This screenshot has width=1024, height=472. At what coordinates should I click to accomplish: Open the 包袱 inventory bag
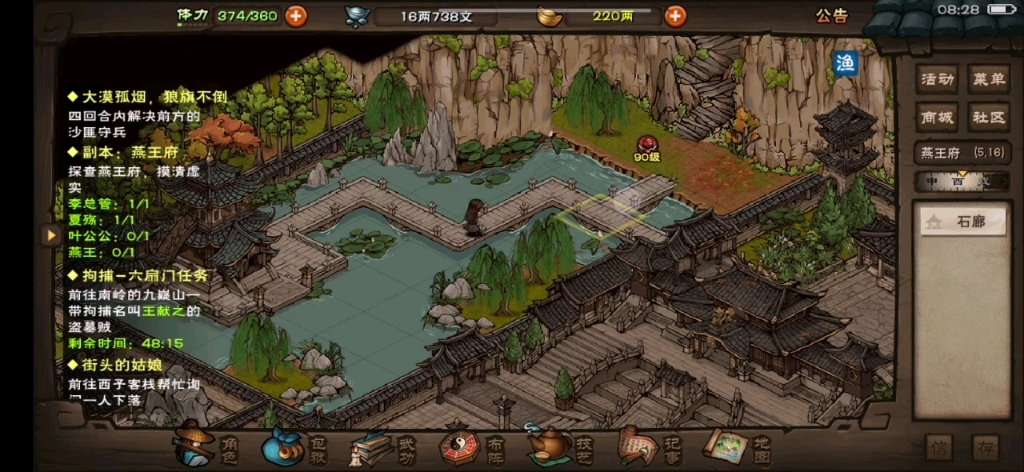point(296,446)
